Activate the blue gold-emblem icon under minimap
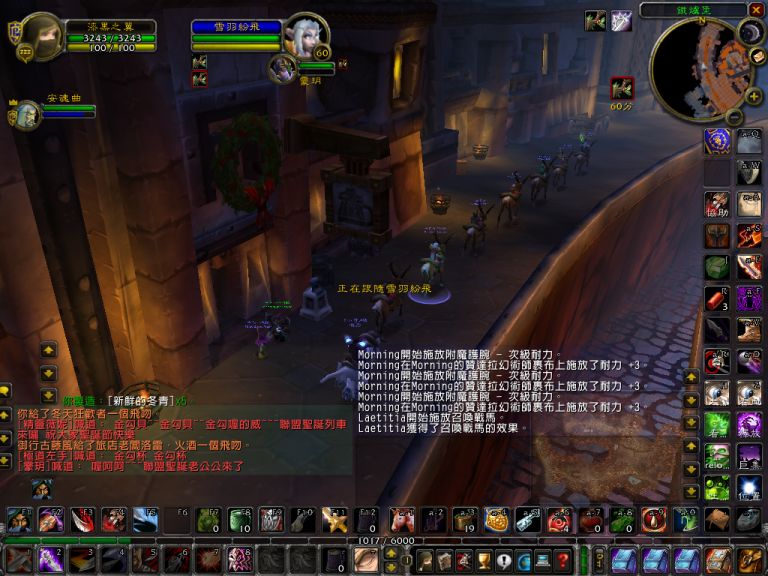 click(717, 141)
